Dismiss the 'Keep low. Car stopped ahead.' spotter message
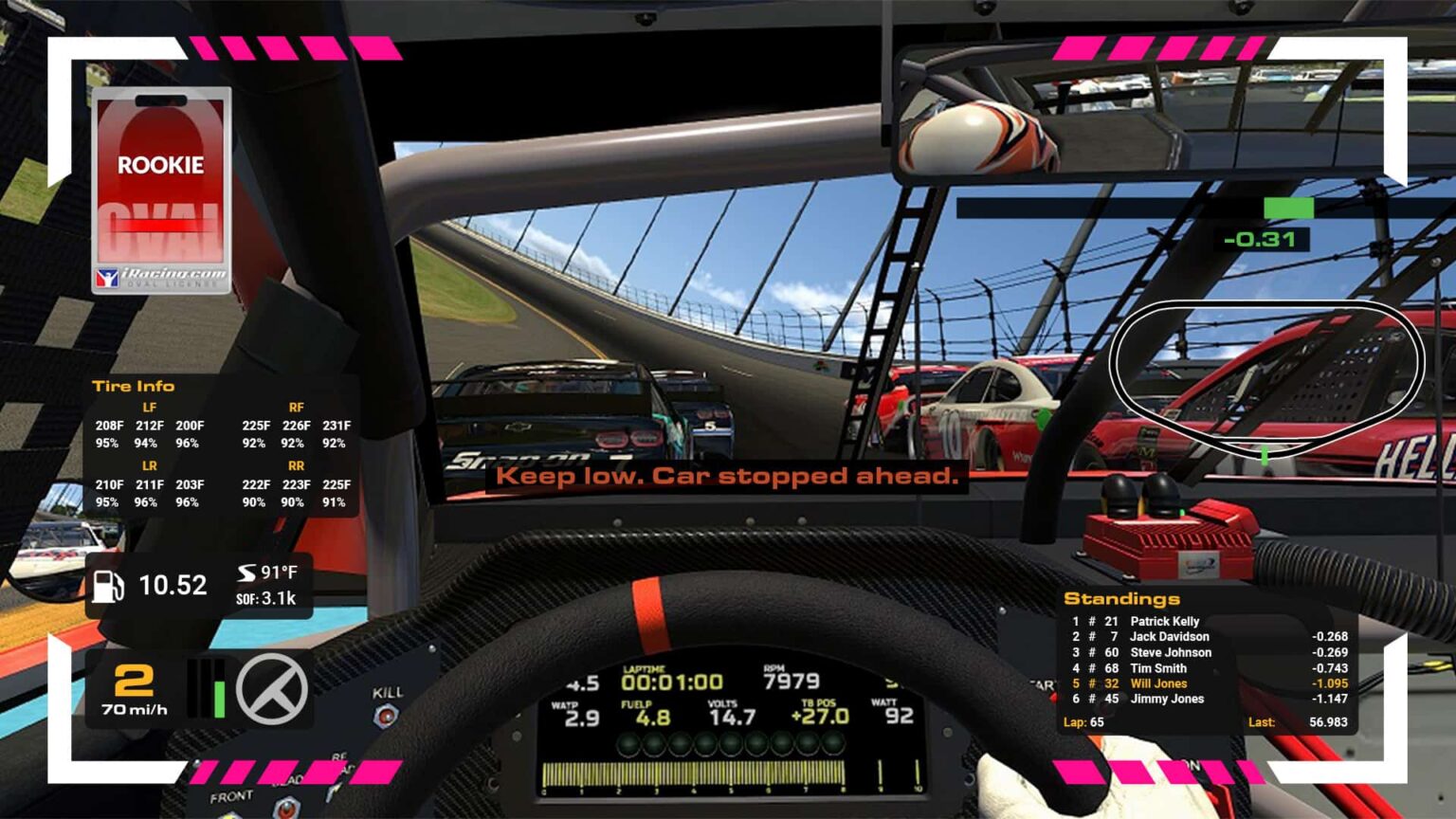This screenshot has height=819, width=1456. tap(725, 476)
